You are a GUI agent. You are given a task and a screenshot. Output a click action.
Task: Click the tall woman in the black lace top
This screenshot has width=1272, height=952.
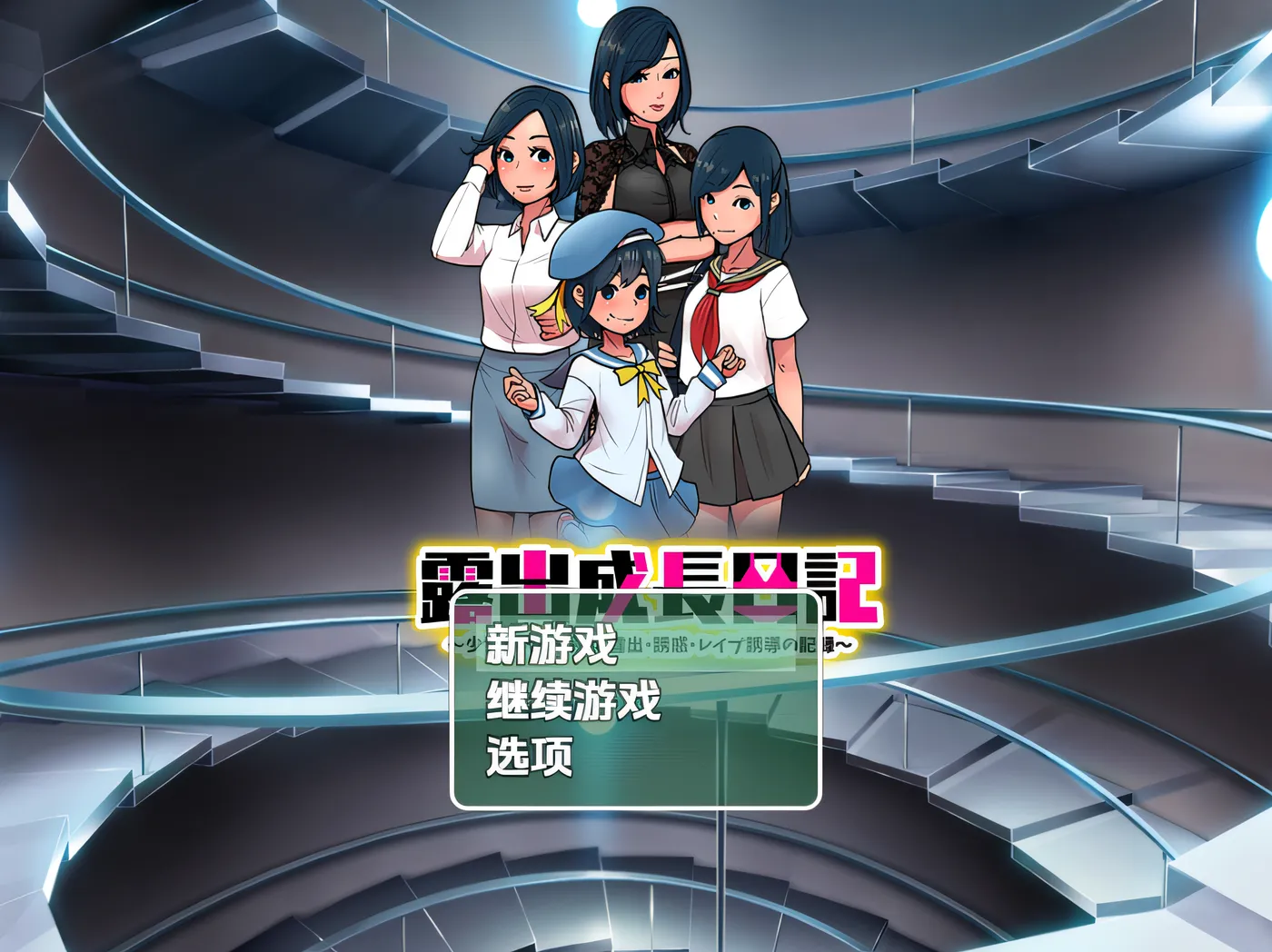pyautogui.click(x=645, y=164)
